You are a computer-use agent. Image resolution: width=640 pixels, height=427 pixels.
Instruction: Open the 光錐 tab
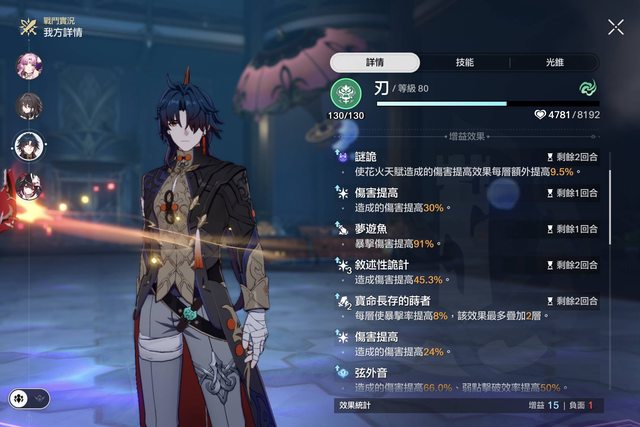pyautogui.click(x=553, y=62)
